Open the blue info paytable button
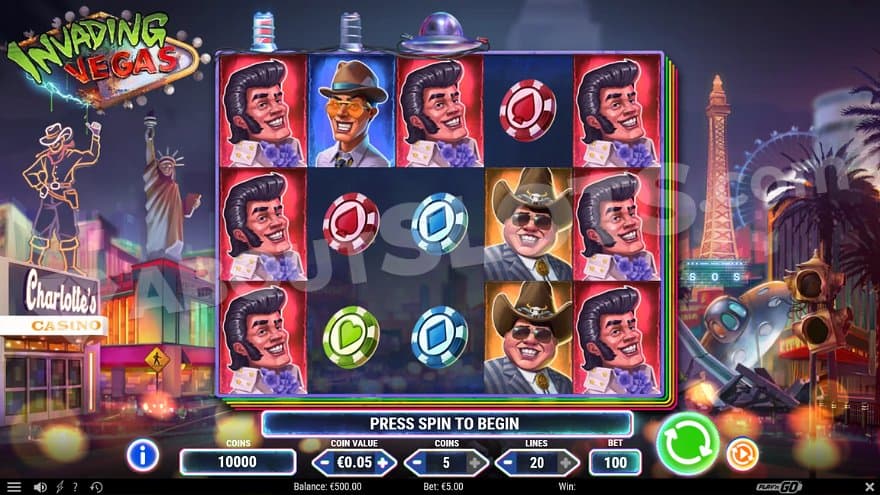 pyautogui.click(x=142, y=455)
